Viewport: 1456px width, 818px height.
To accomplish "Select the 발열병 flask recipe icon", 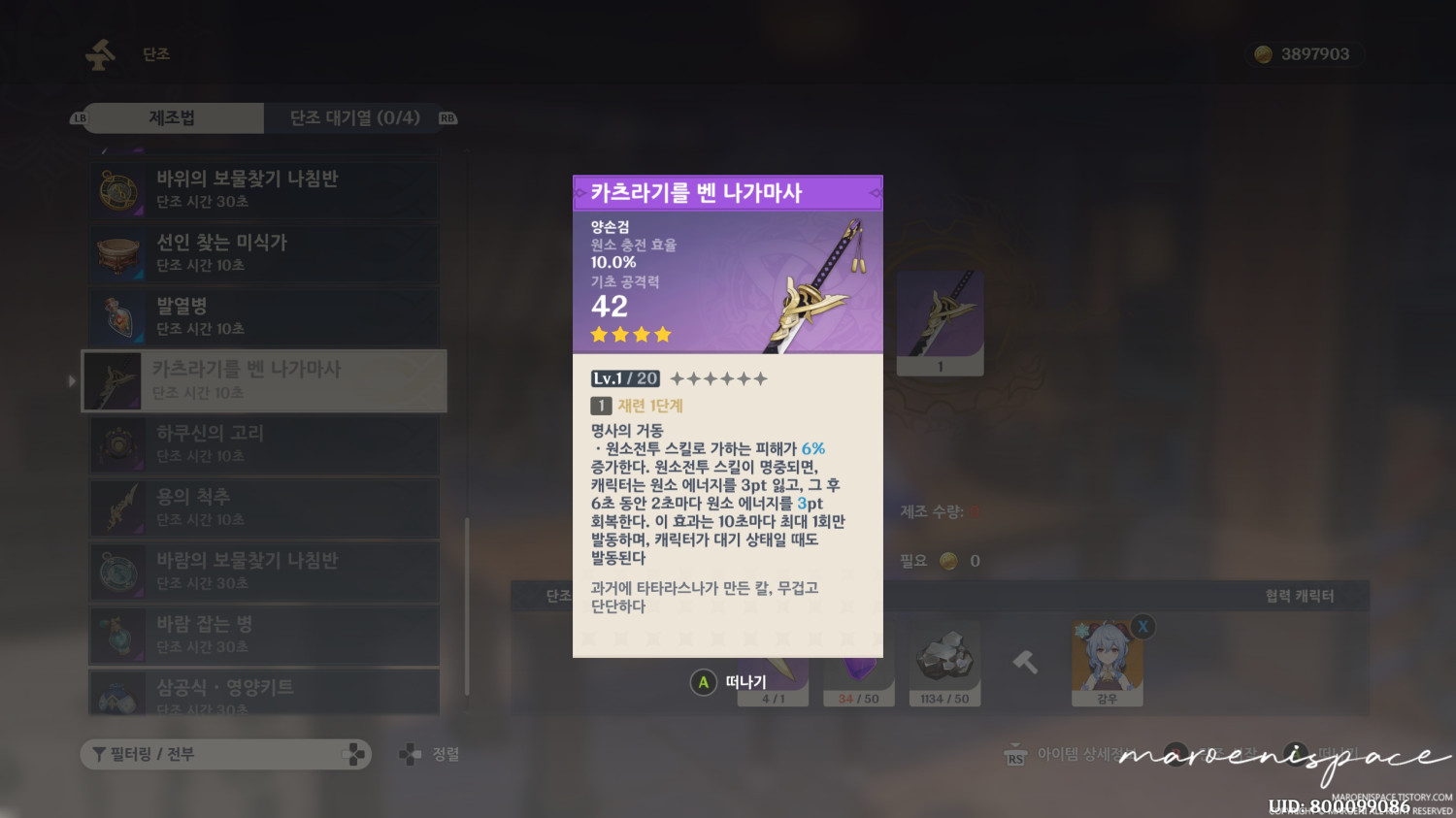I will [x=118, y=316].
